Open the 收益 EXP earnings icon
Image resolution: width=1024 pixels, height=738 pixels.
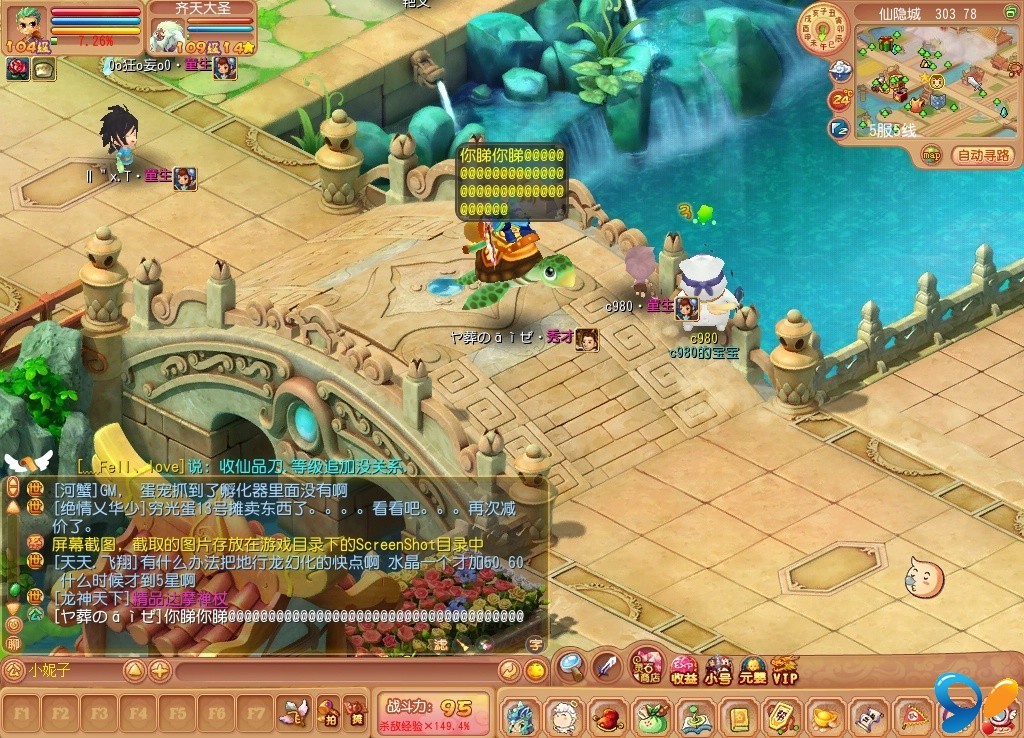(684, 670)
